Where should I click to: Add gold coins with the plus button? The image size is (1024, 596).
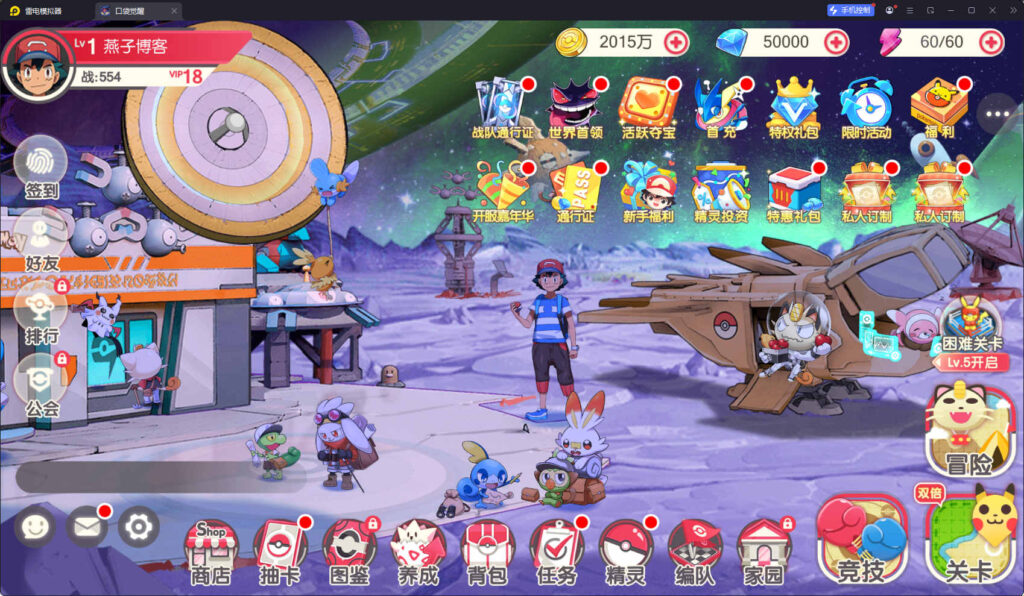[x=676, y=42]
